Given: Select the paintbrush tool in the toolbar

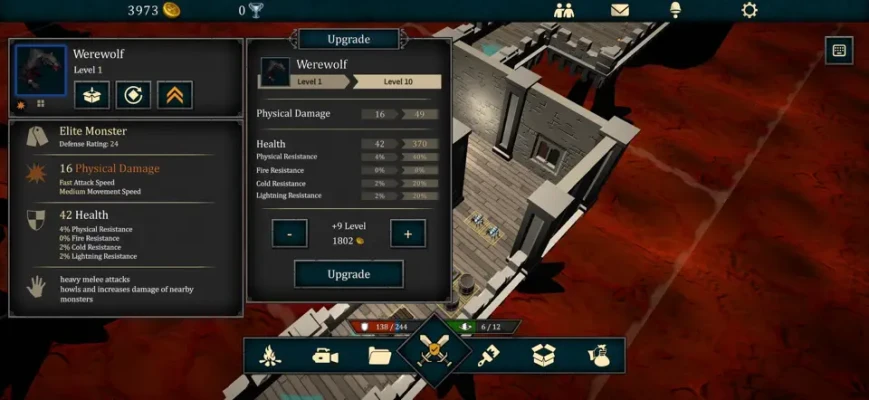Looking at the screenshot, I should (487, 356).
